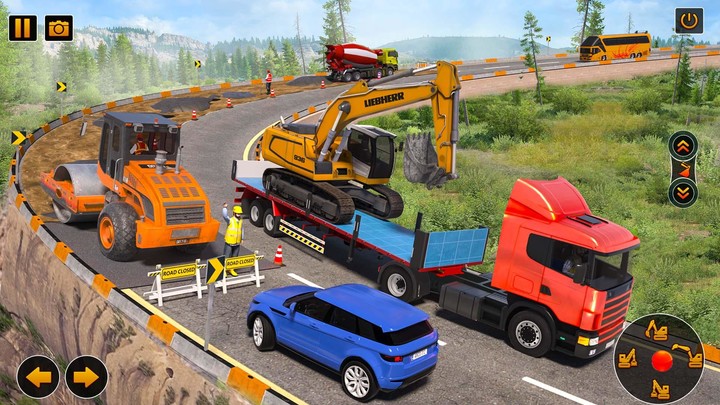Click the double down-chevron button

point(683,192)
